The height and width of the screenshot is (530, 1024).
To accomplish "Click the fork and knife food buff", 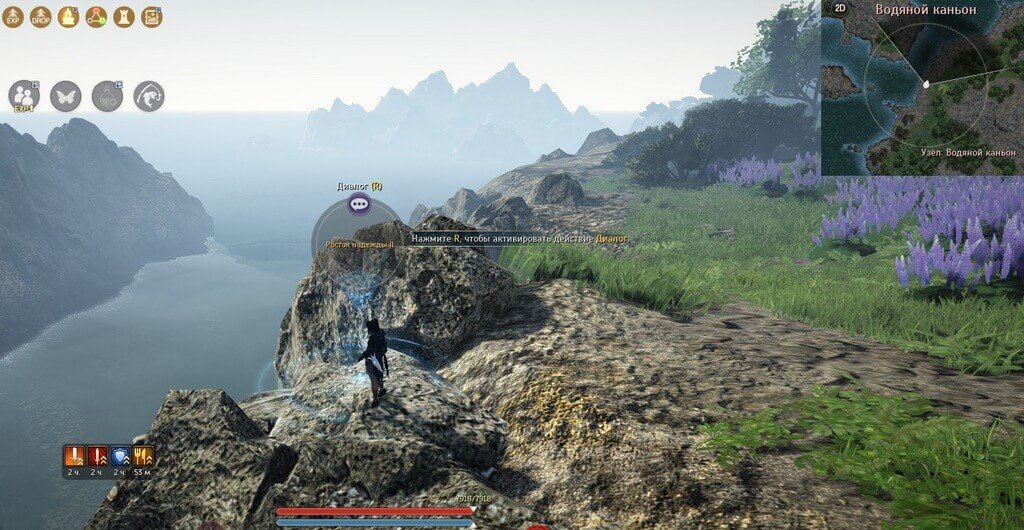I will tap(143, 456).
